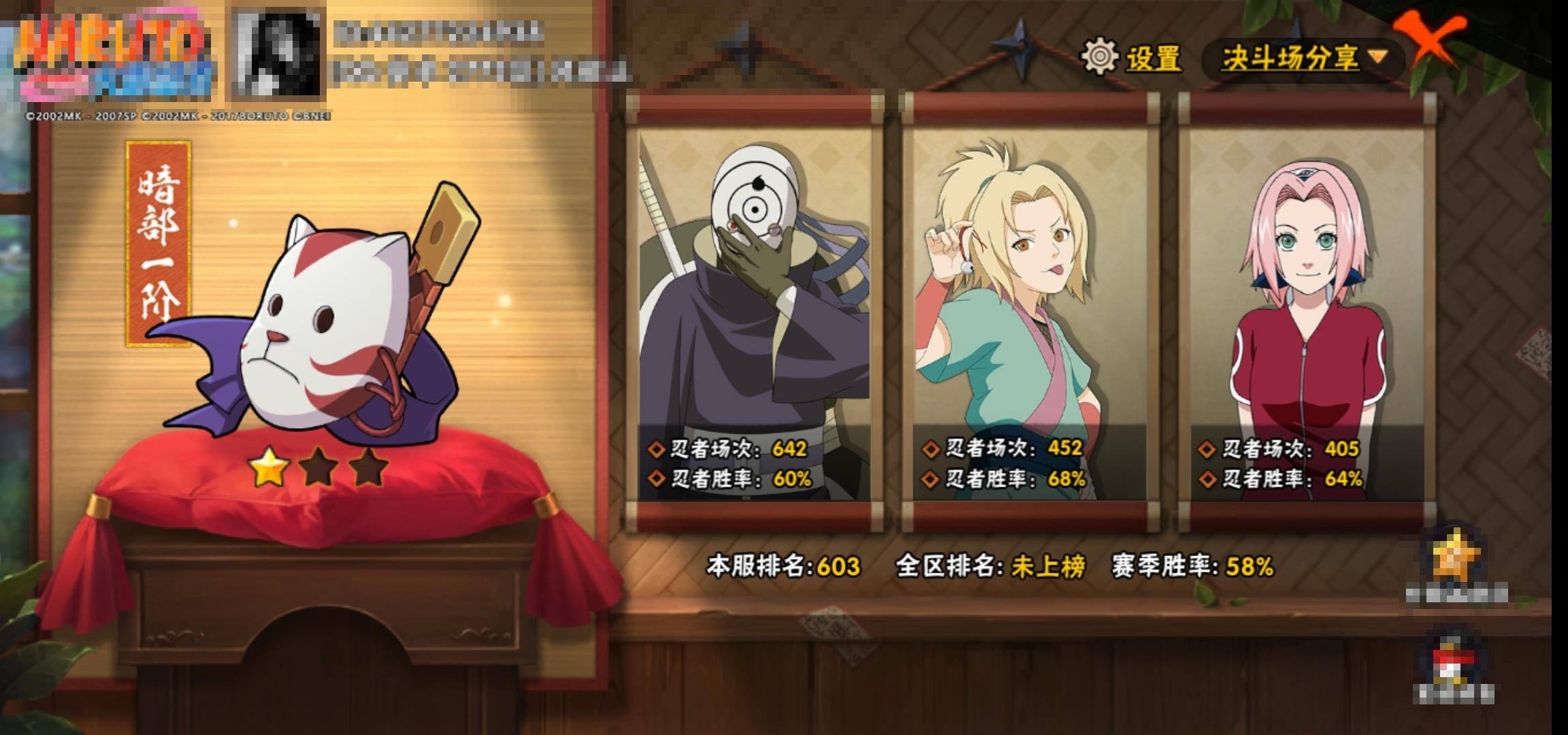Expand the 决斗场分享 dropdown

[1303, 59]
